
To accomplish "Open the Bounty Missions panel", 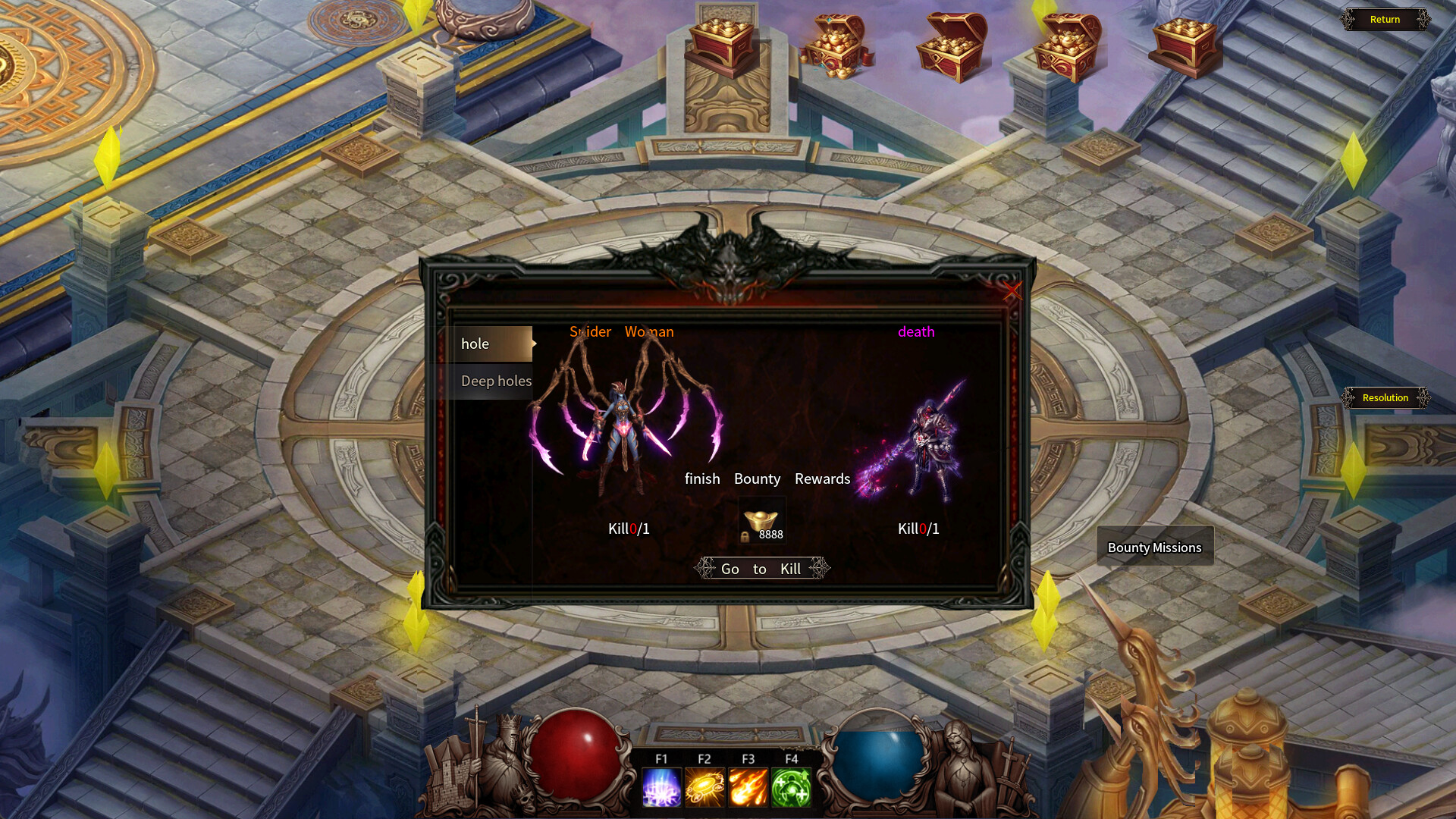I will [1154, 547].
